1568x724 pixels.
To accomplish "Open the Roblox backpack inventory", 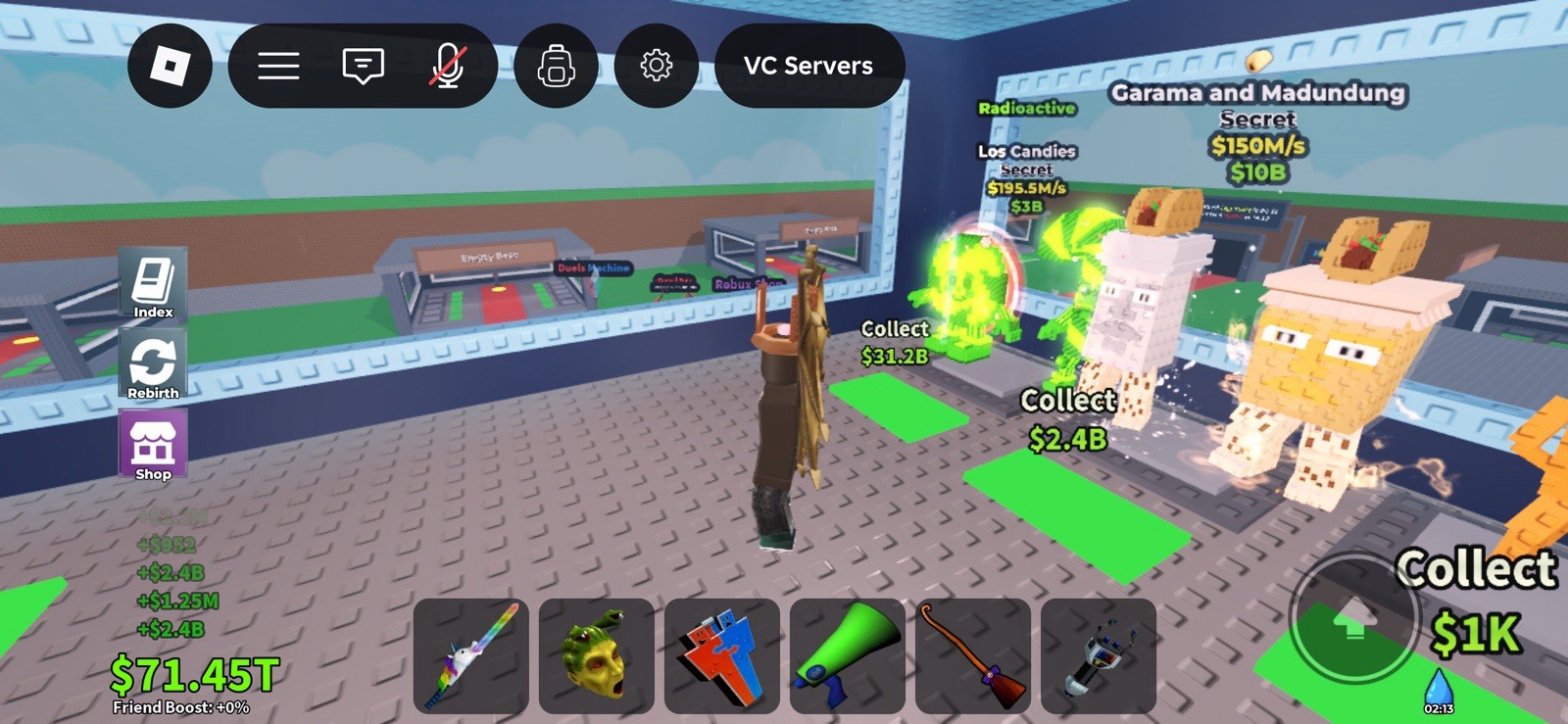I will point(556,65).
